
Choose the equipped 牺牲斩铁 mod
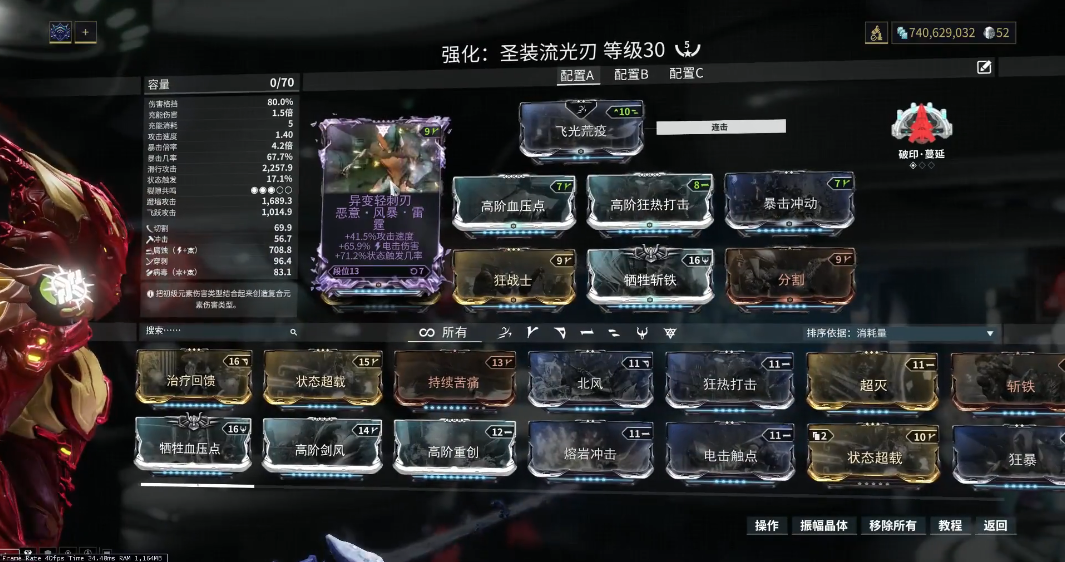(649, 279)
